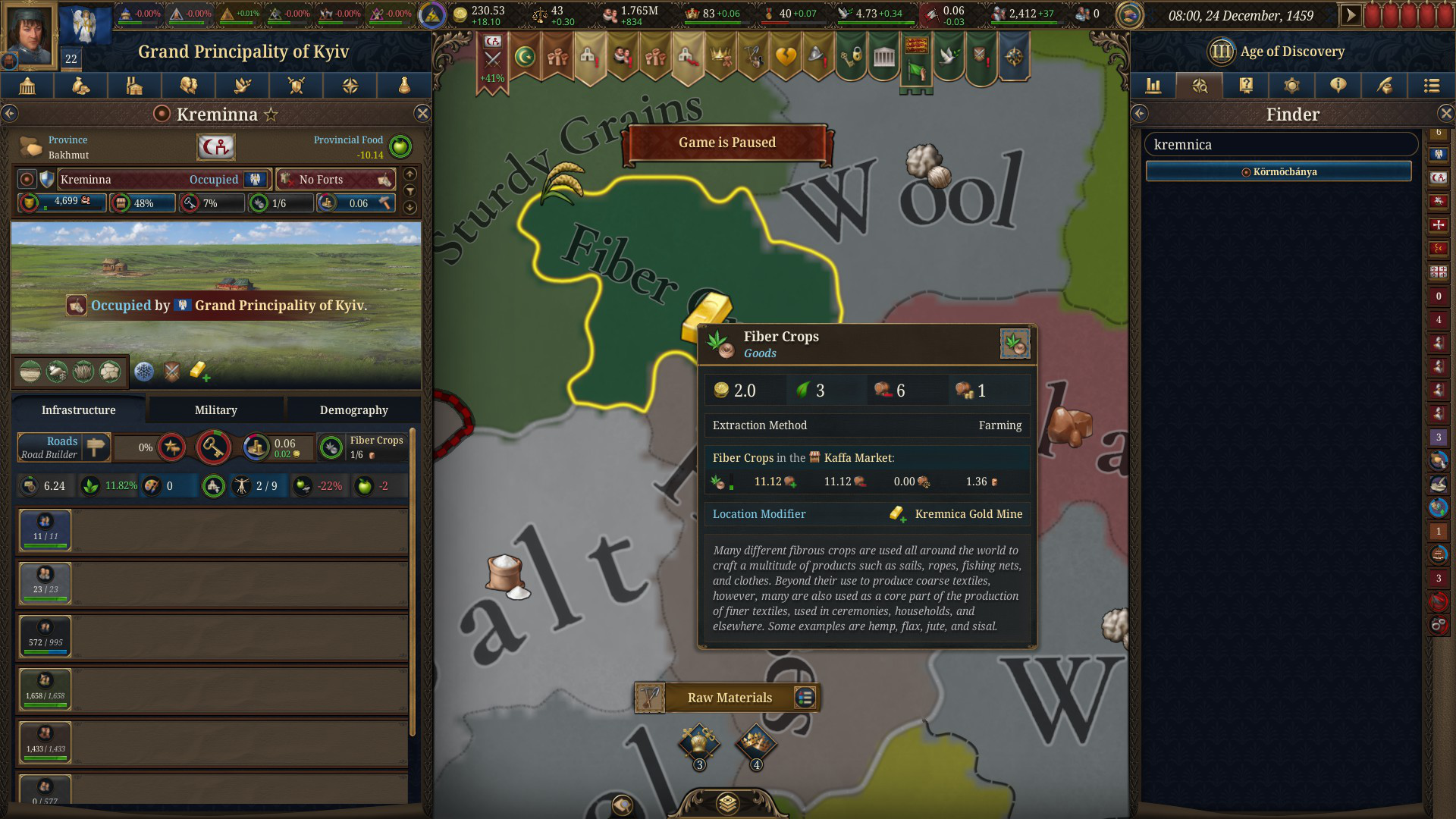Screen dimensions: 1456x819
Task: Click the Kremnica Gold Mine gold bar icon
Action: (898, 514)
